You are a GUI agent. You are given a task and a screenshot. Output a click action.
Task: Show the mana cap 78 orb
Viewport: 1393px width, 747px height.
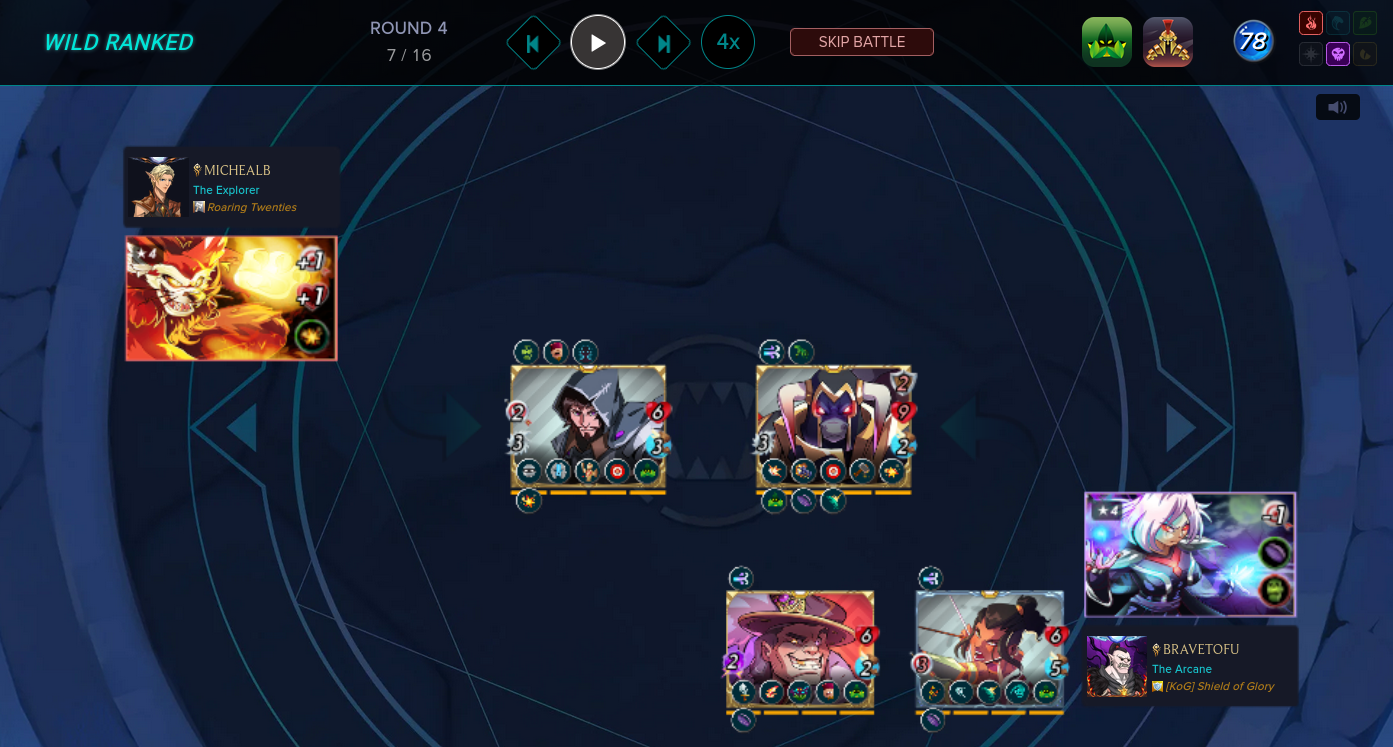(x=1253, y=42)
